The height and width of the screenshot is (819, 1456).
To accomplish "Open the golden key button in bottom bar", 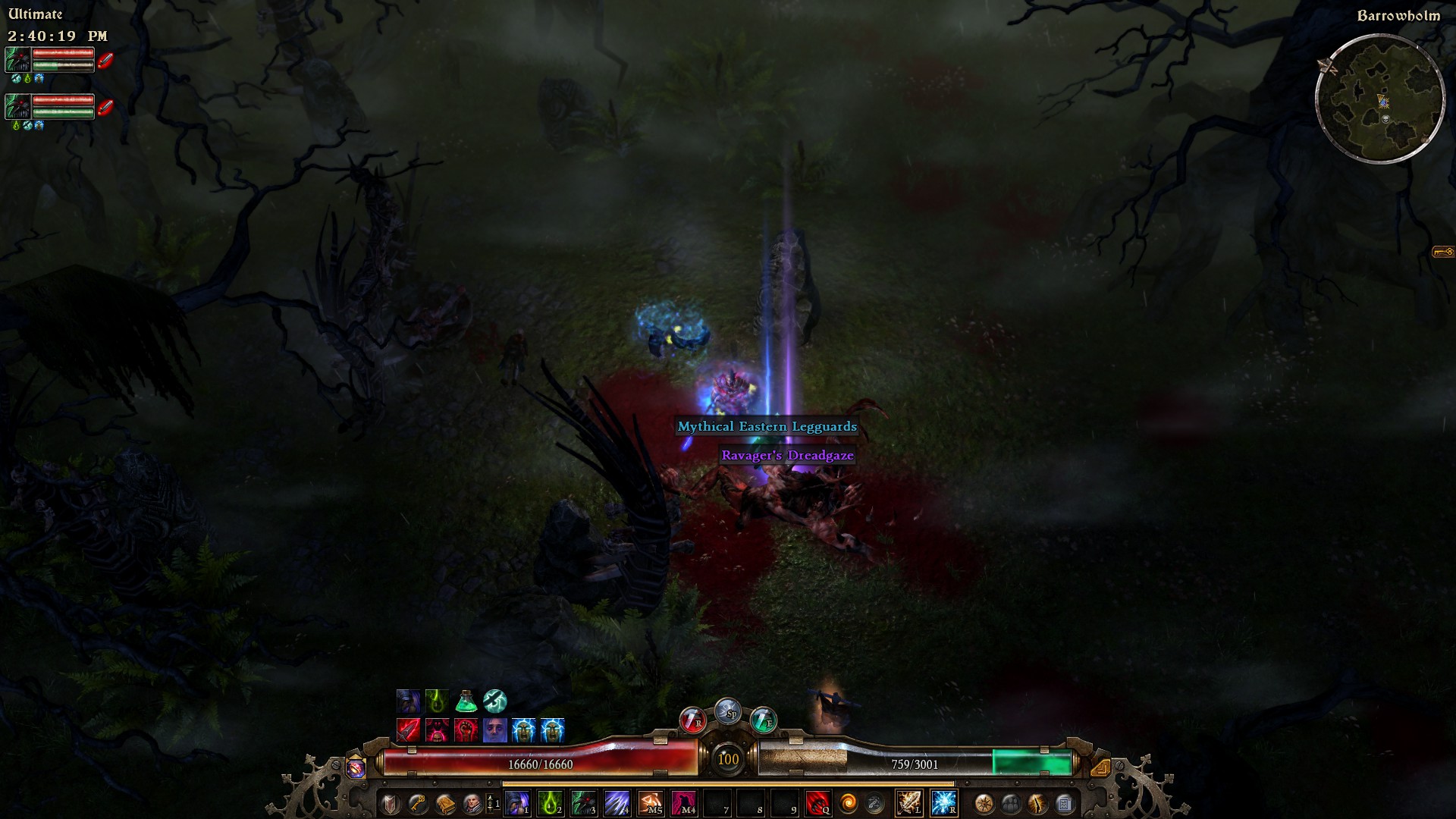I will pyautogui.click(x=418, y=803).
